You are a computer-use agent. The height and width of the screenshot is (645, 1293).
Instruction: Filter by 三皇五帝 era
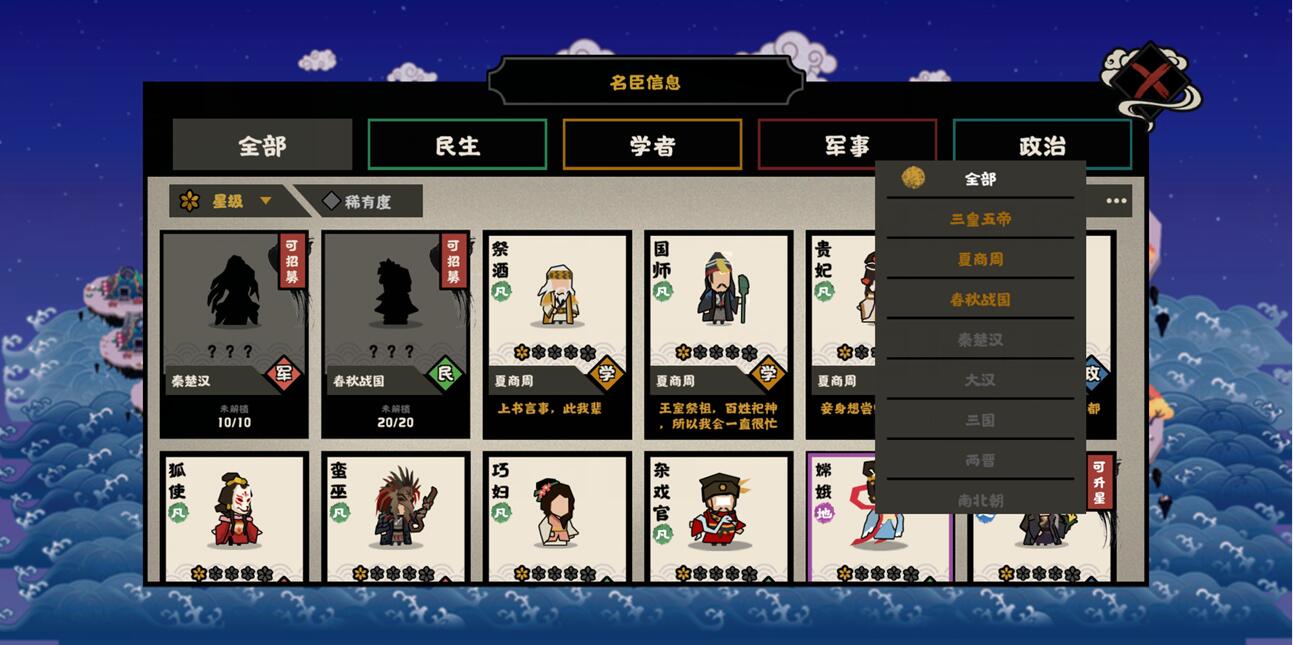[x=980, y=219]
